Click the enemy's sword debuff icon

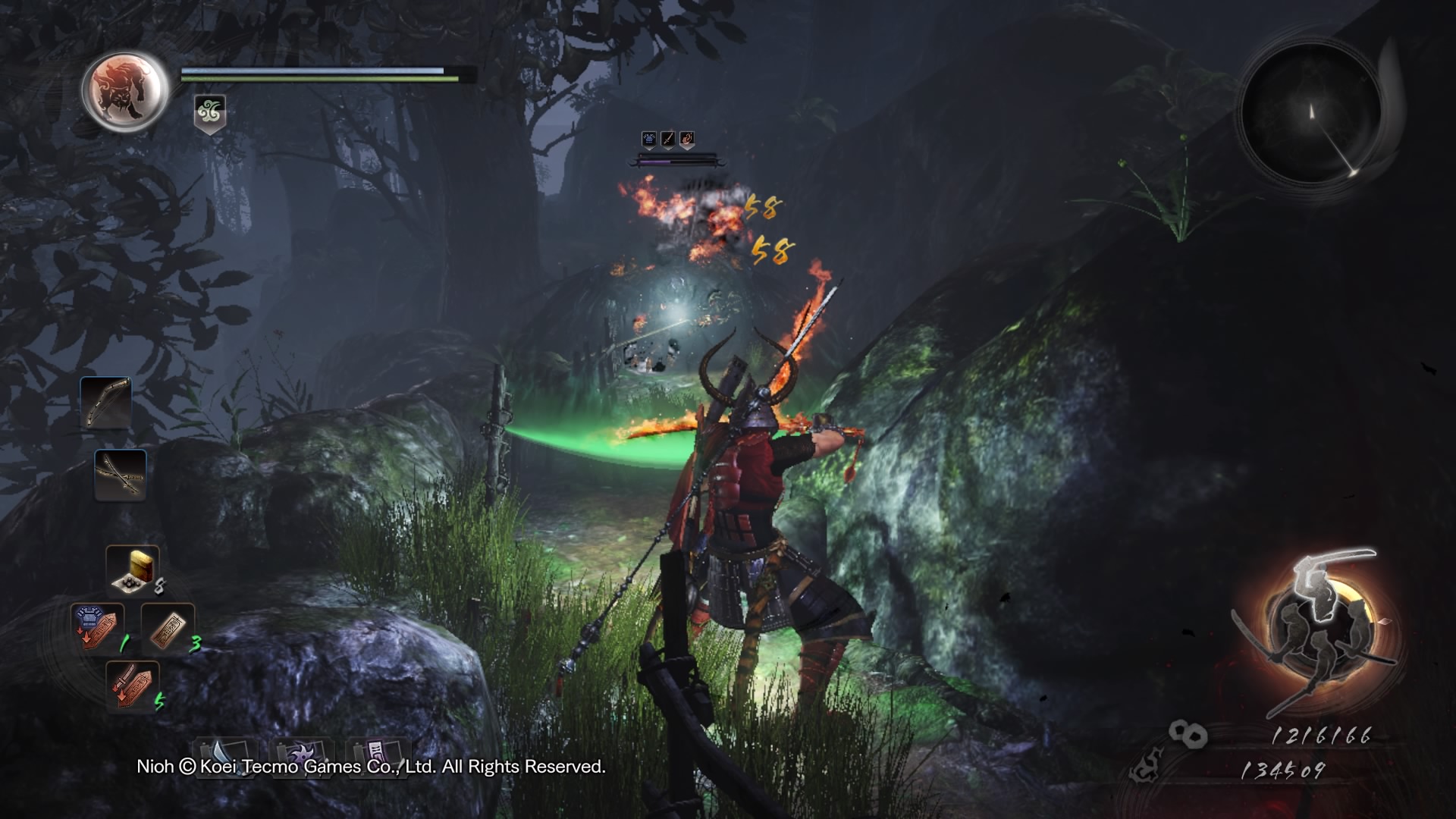pyautogui.click(x=668, y=139)
